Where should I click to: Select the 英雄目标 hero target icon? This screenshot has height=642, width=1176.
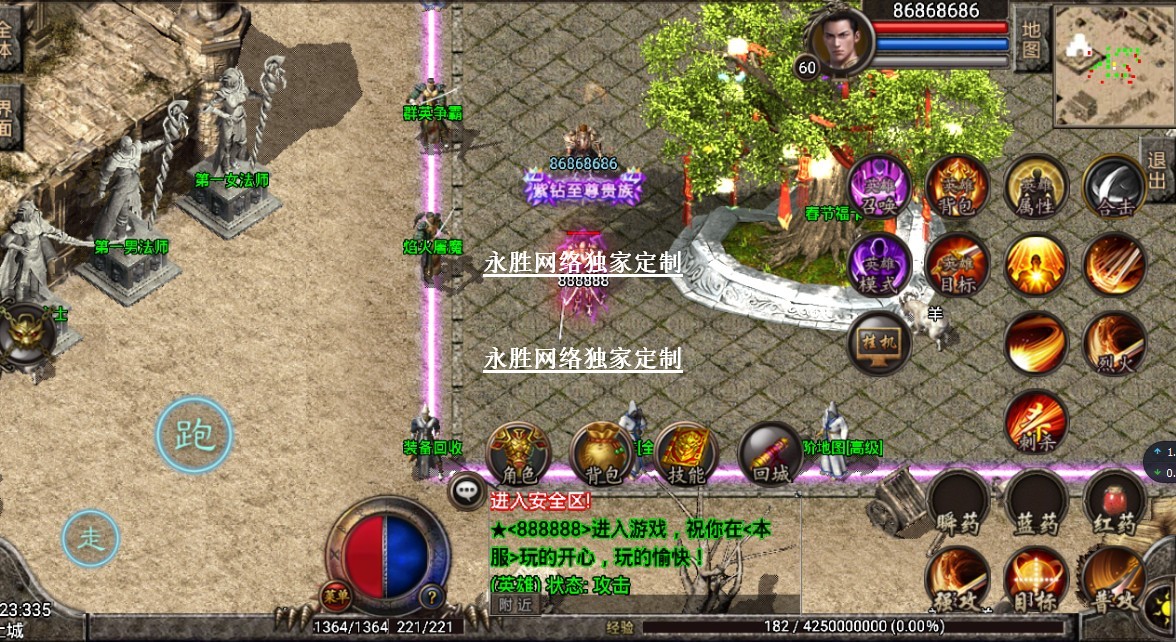pyautogui.click(x=957, y=265)
